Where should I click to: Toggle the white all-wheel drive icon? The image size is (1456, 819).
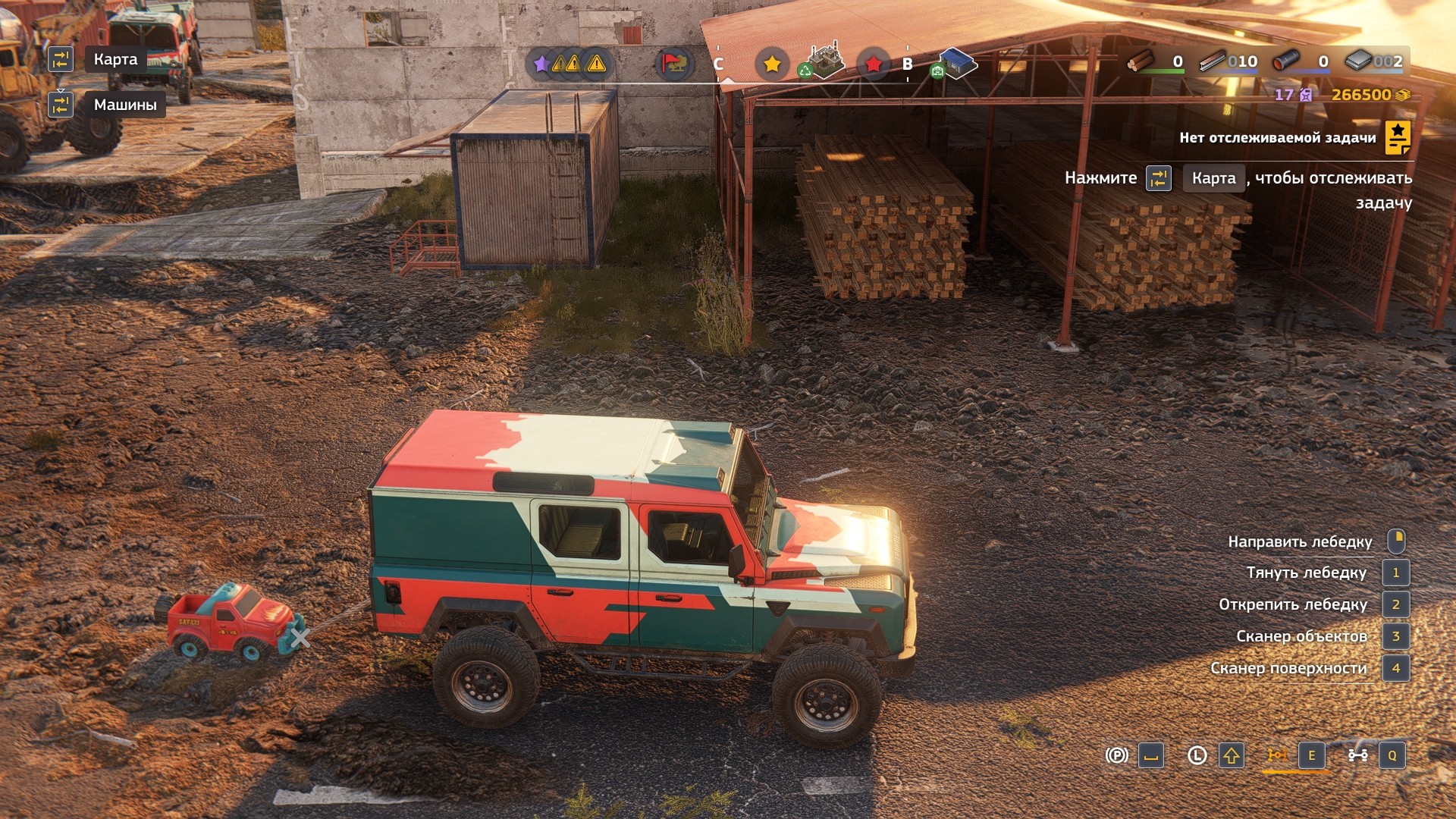(x=1357, y=755)
